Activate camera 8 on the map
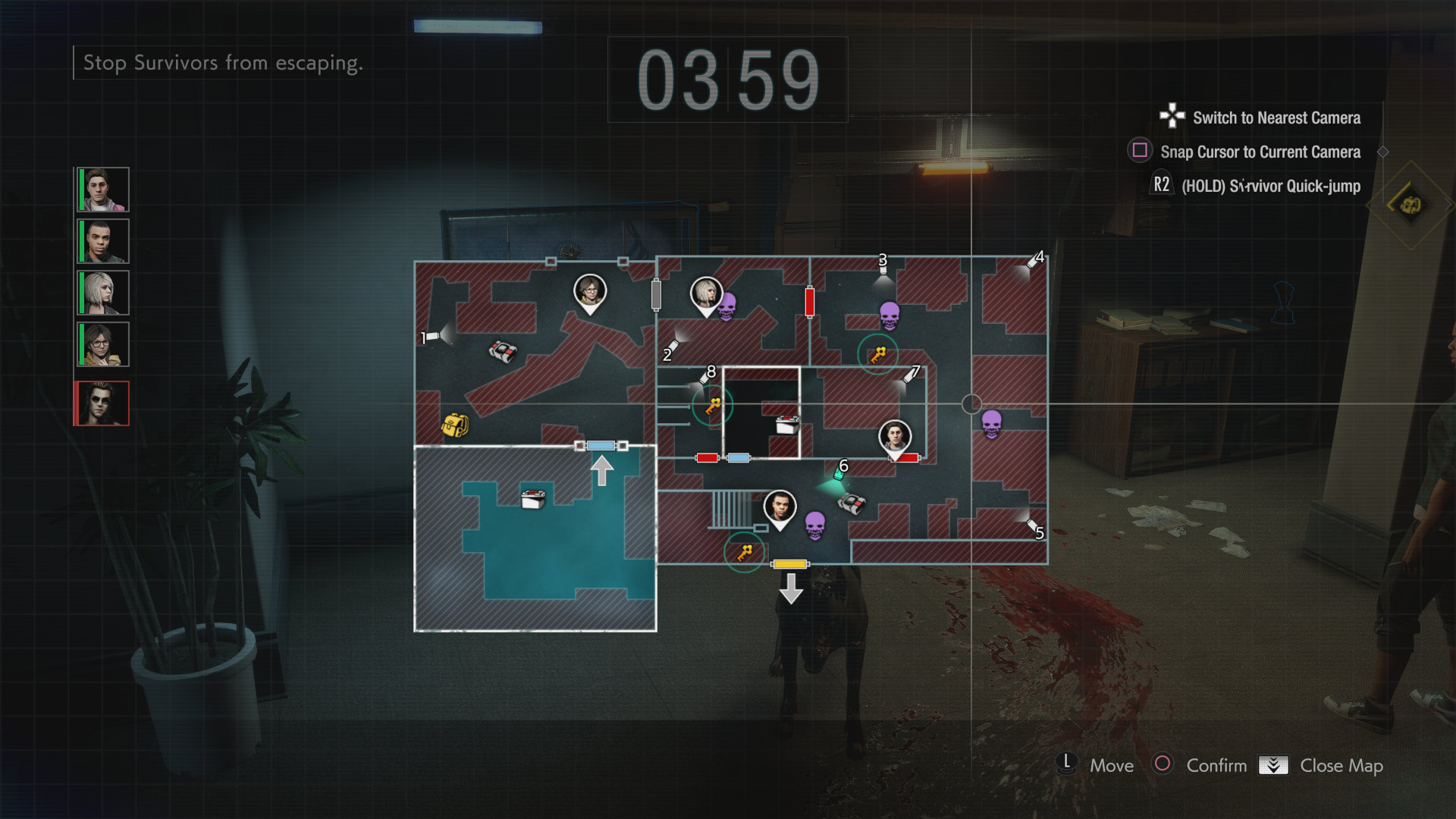1456x819 pixels. click(x=704, y=377)
